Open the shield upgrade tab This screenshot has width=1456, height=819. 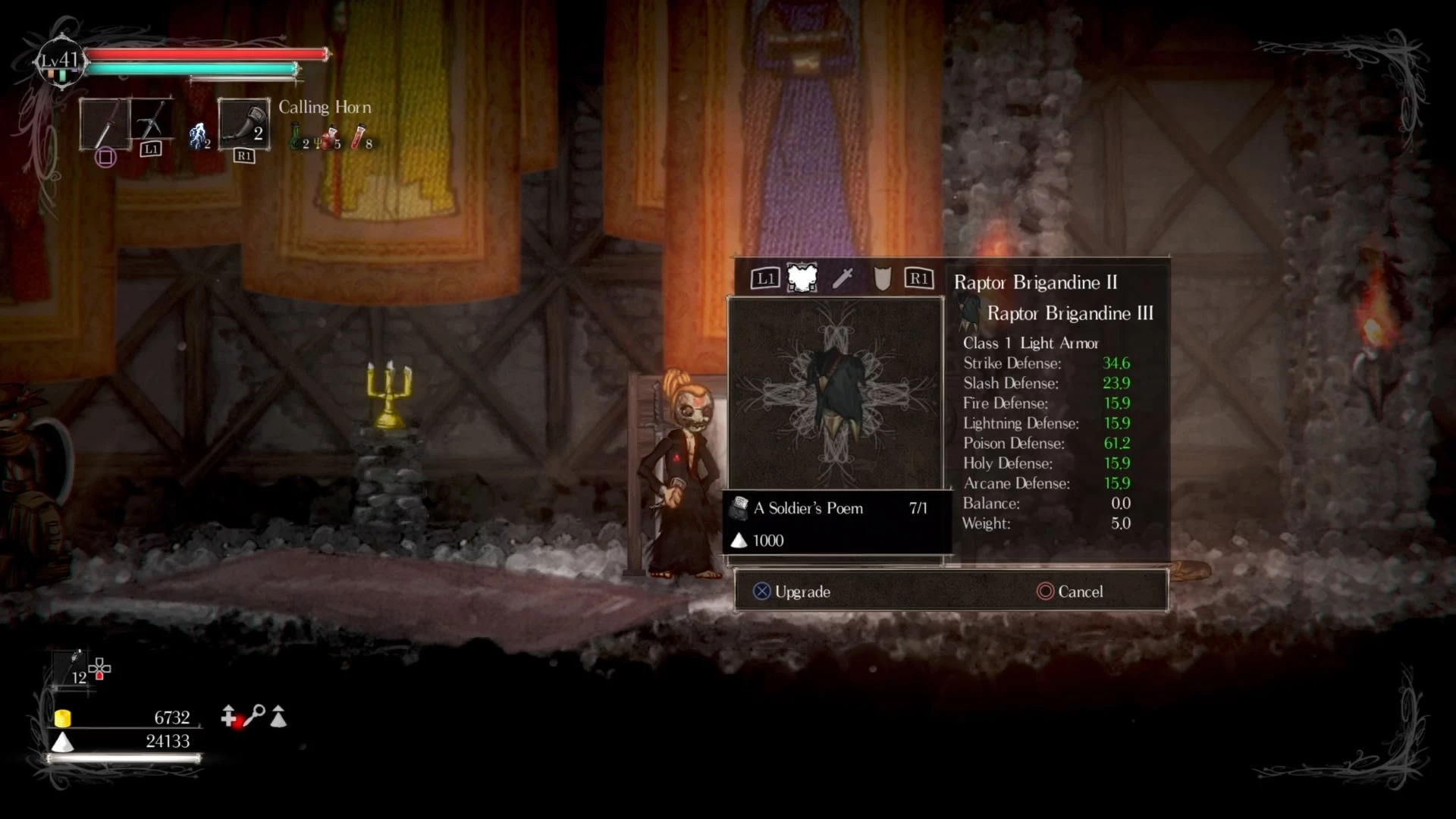[x=882, y=278]
